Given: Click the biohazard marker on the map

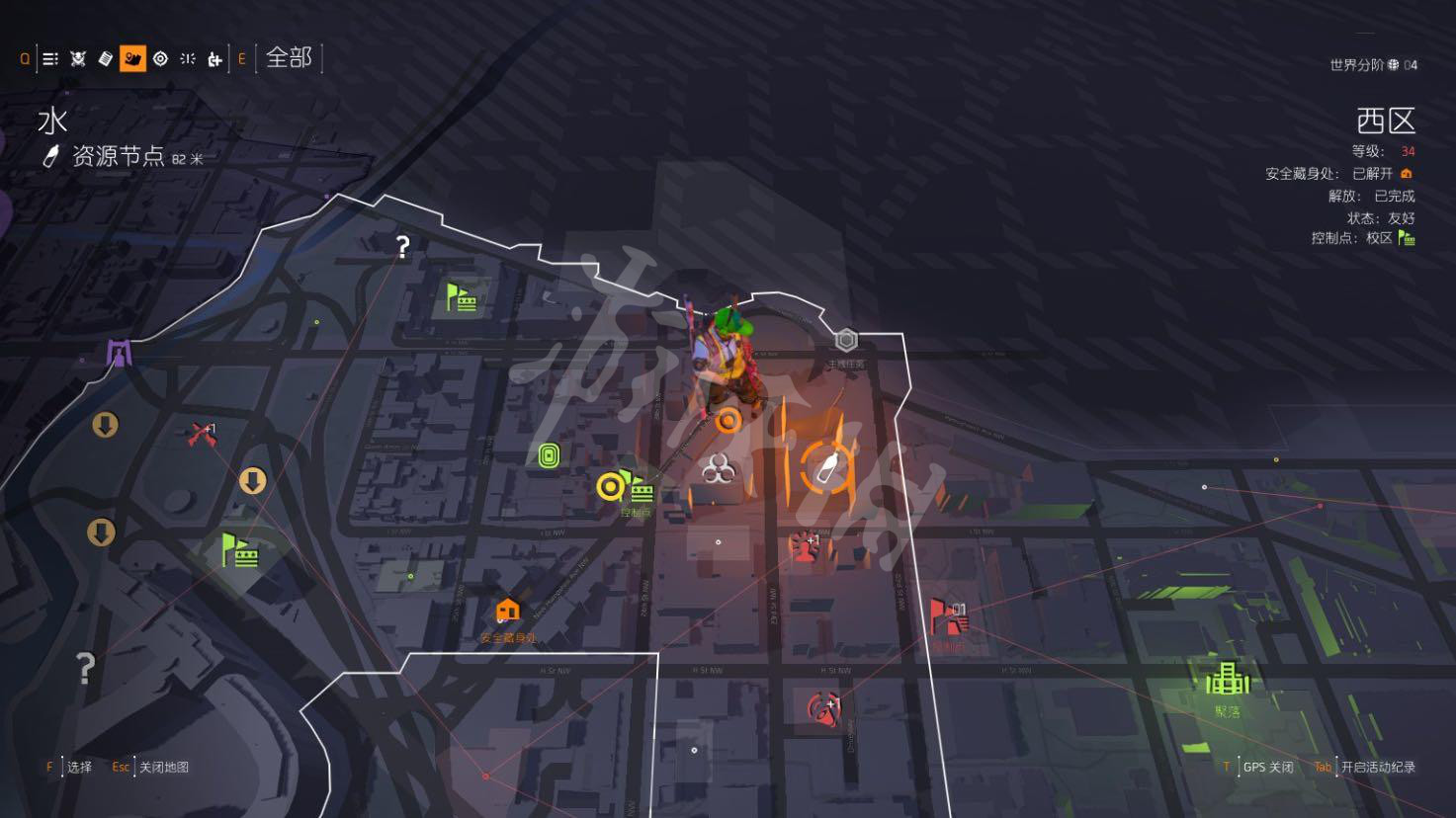Looking at the screenshot, I should point(718,469).
